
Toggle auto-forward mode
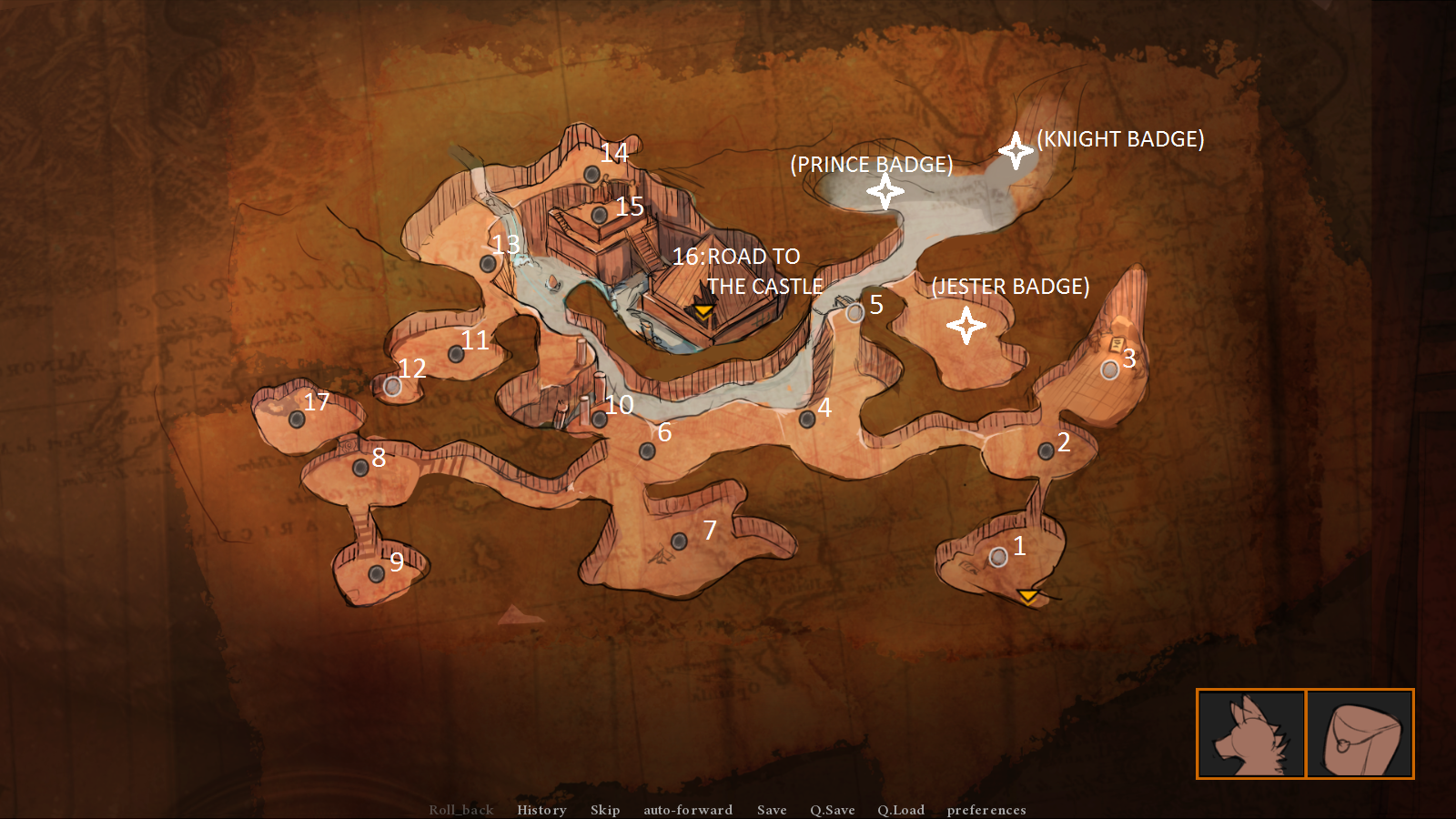(688, 810)
